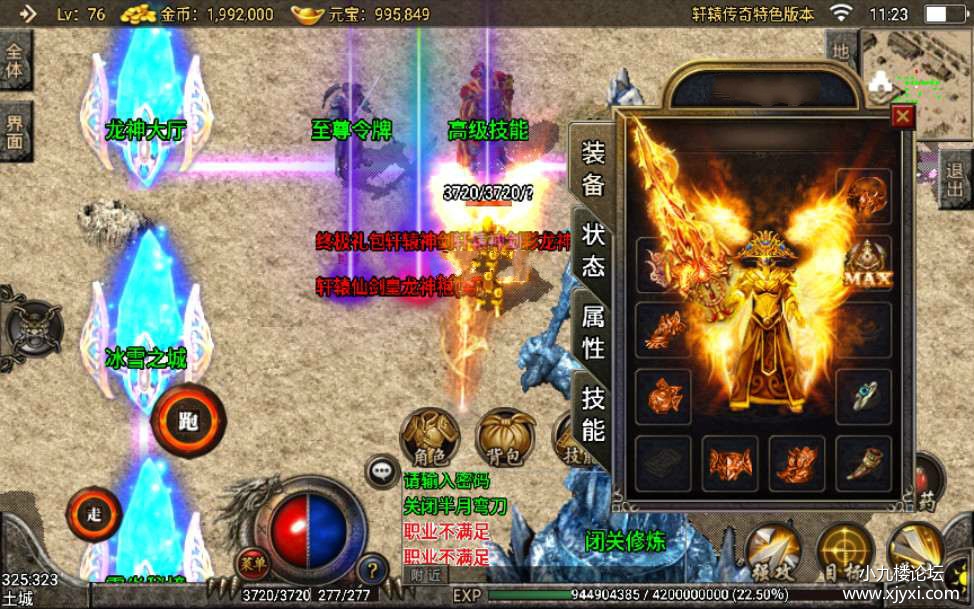Screen dimensions: 974x609
Task: Open the 角色 character button
Action: pos(430,437)
